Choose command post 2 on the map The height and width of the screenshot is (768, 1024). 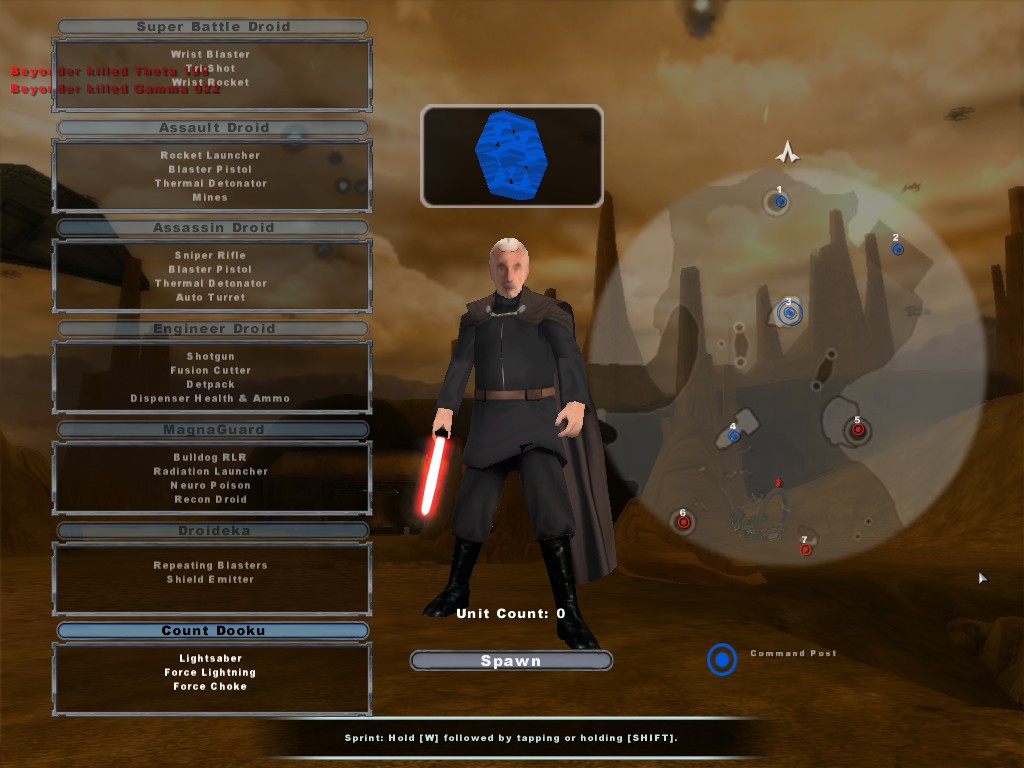897,249
